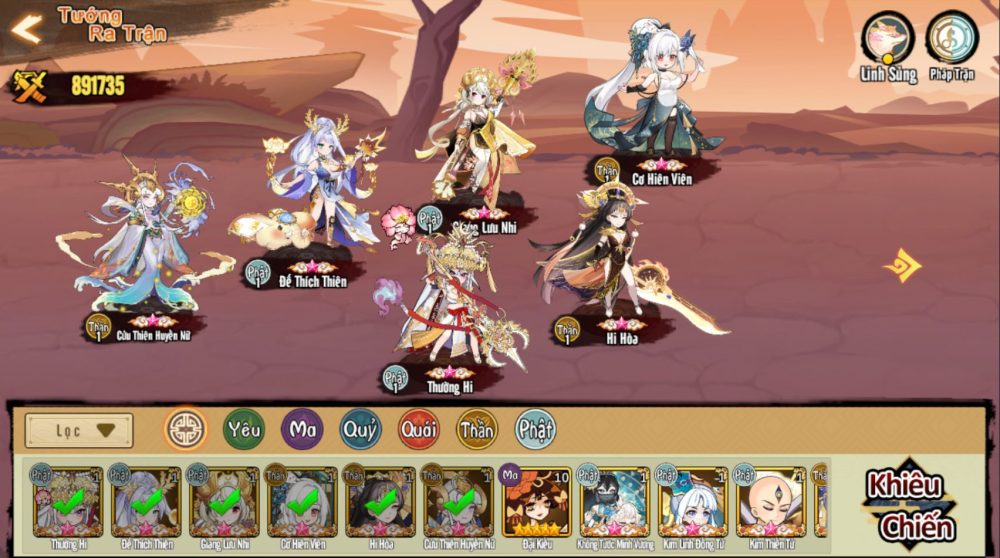The height and width of the screenshot is (558, 1000).
Task: Select the Kim Thiền Tử hero card
Action: click(x=771, y=501)
